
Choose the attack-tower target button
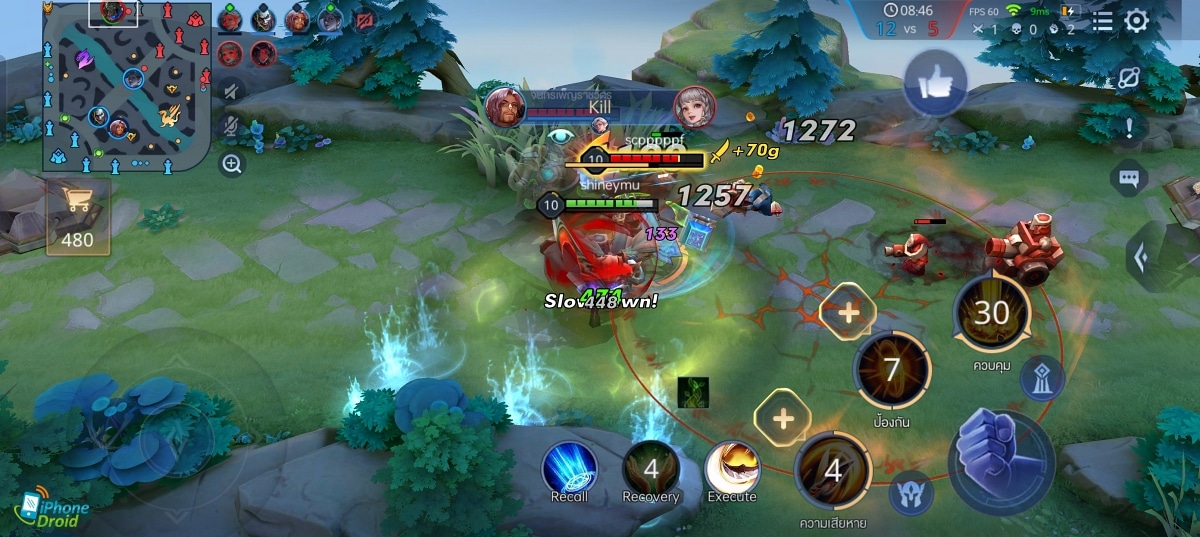pos(1042,378)
